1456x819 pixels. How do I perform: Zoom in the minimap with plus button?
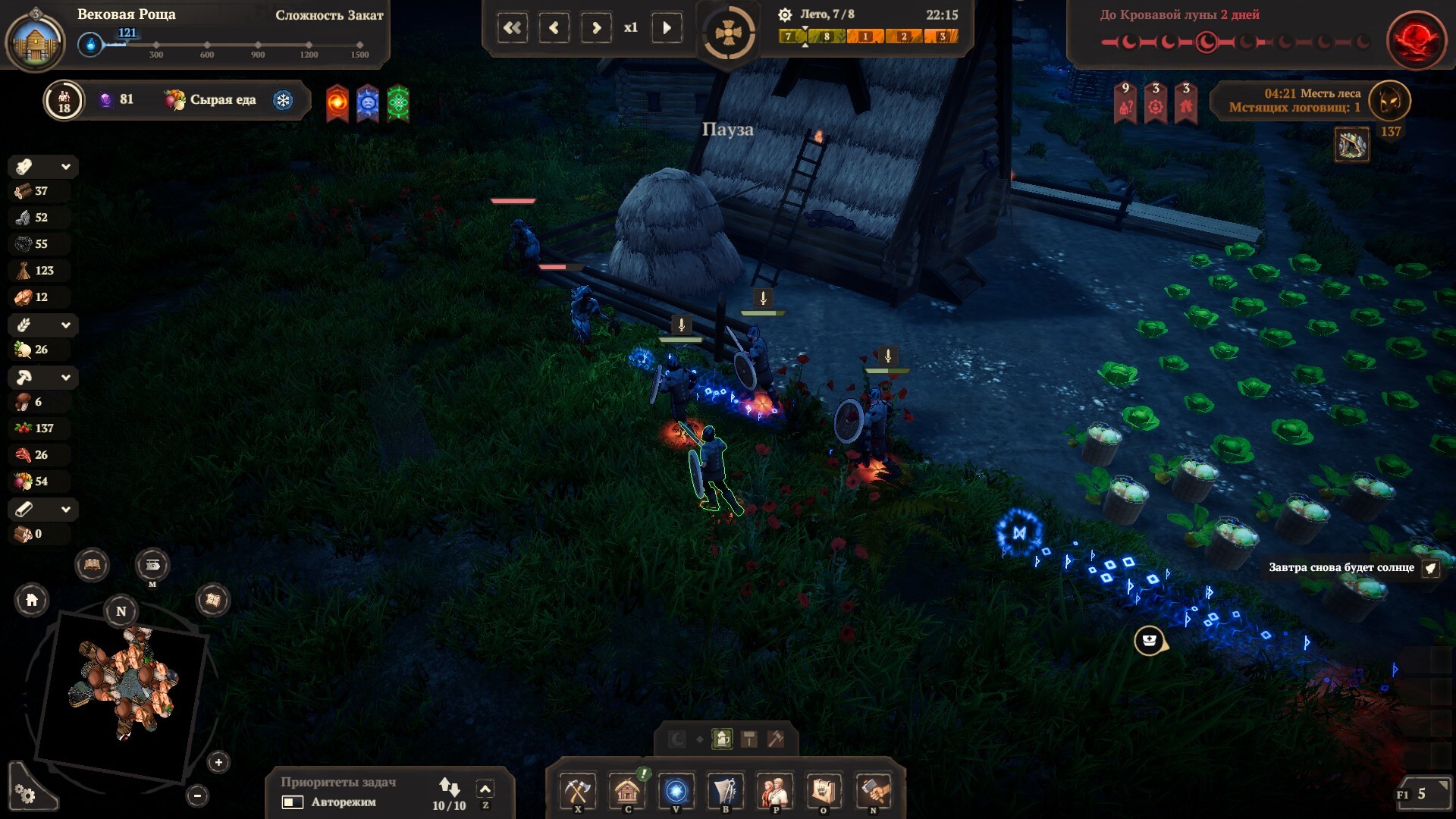218,762
